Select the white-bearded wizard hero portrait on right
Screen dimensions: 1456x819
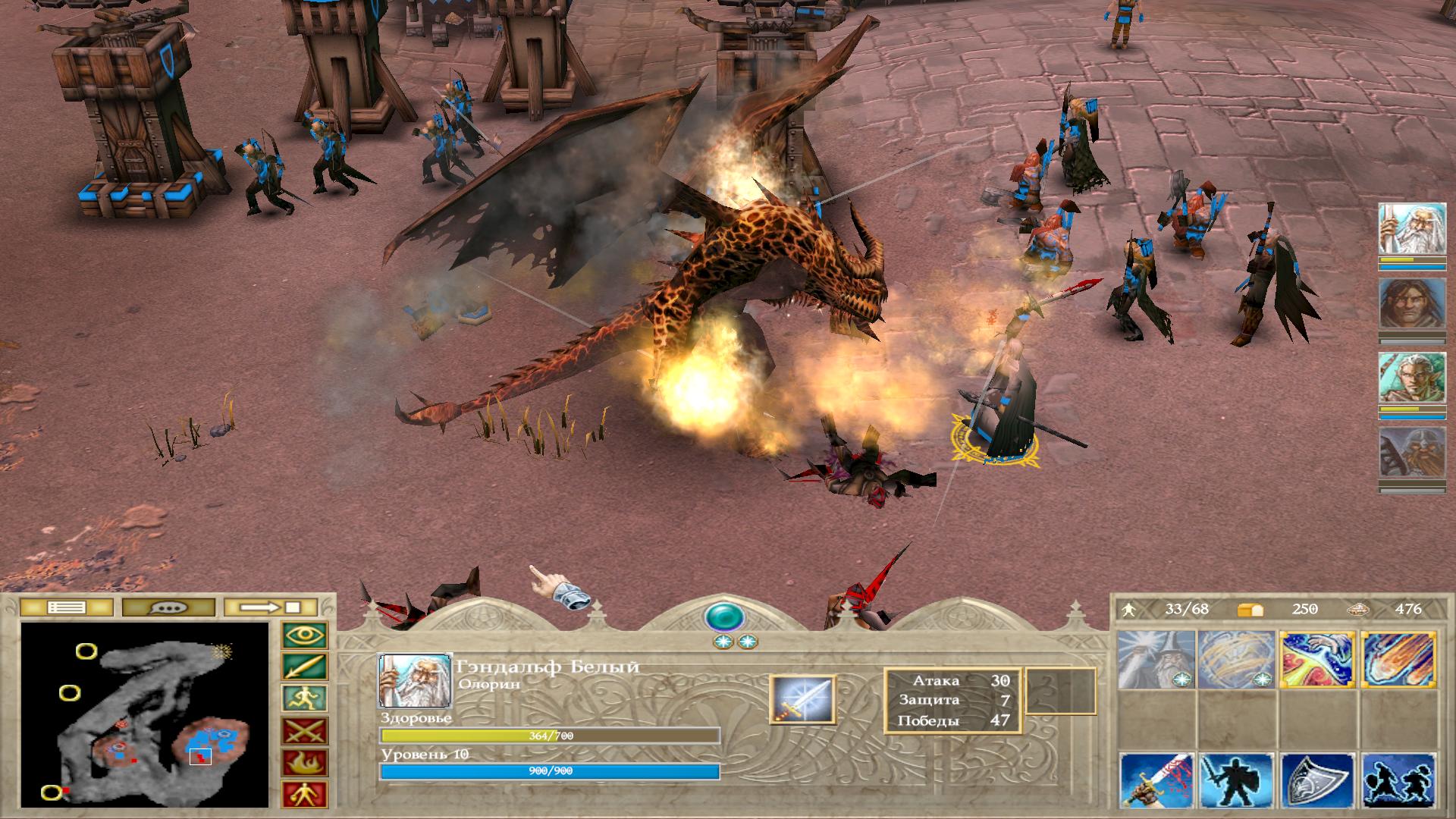(x=1402, y=228)
